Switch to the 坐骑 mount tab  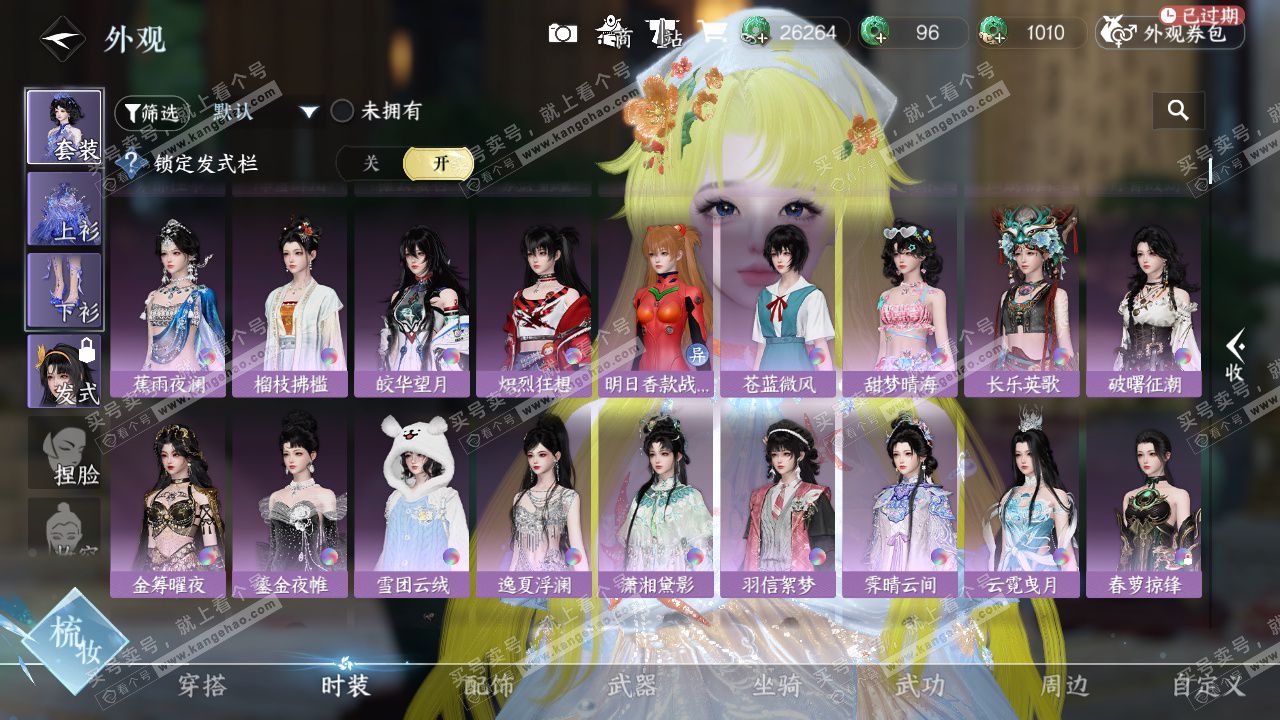[x=778, y=686]
